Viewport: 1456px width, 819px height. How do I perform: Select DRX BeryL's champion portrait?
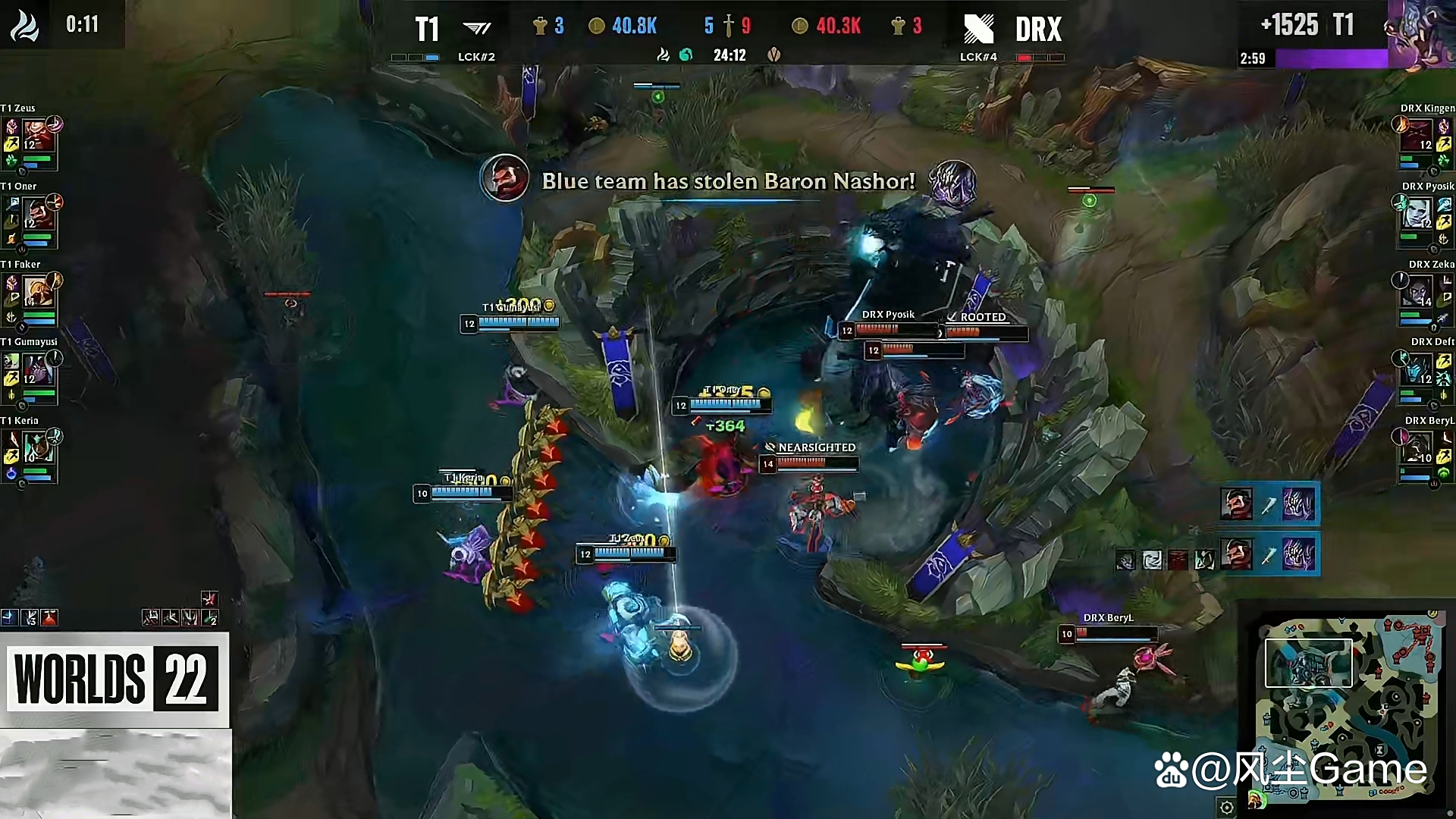pos(1417,448)
